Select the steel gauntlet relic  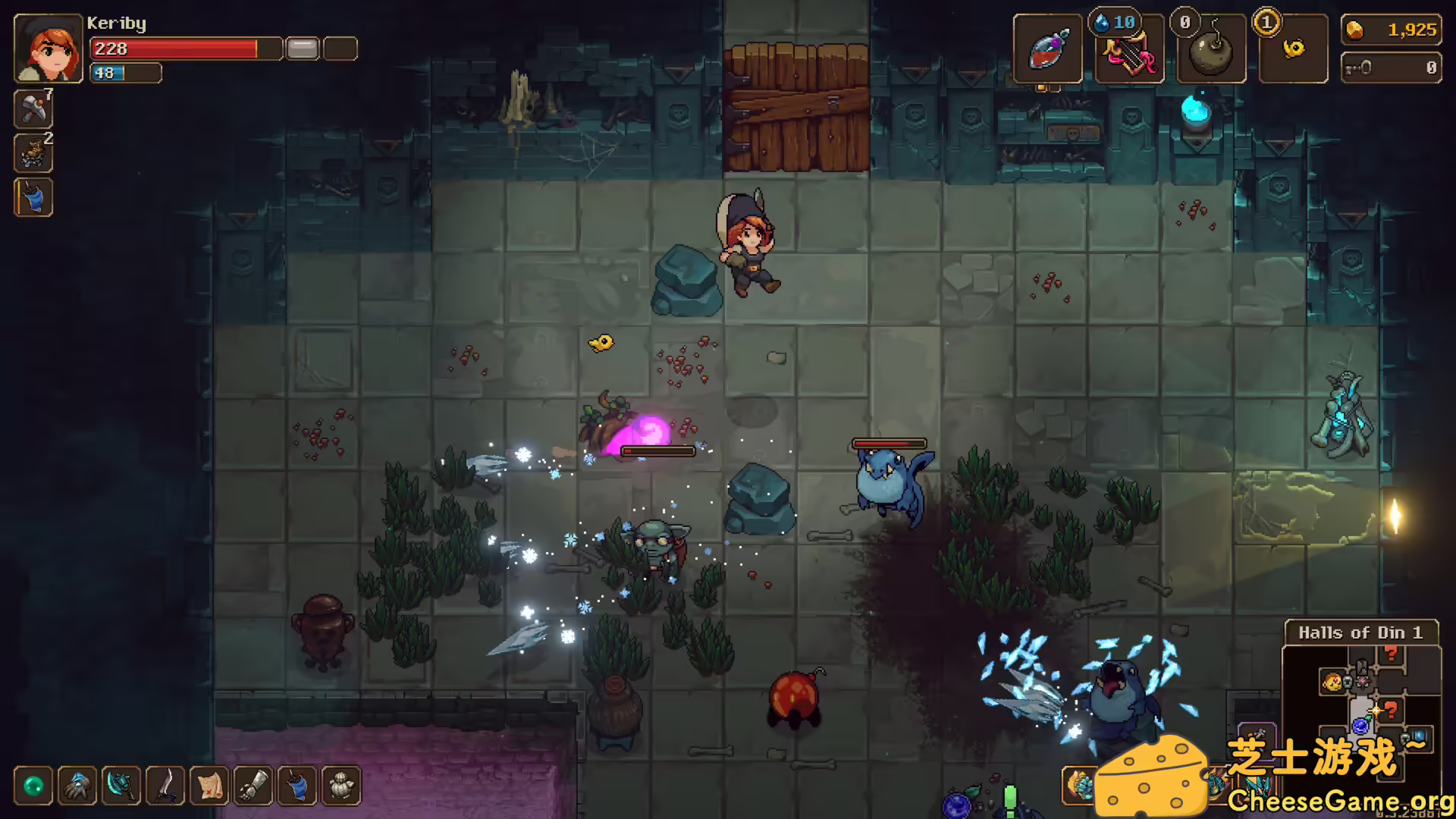pos(253,786)
